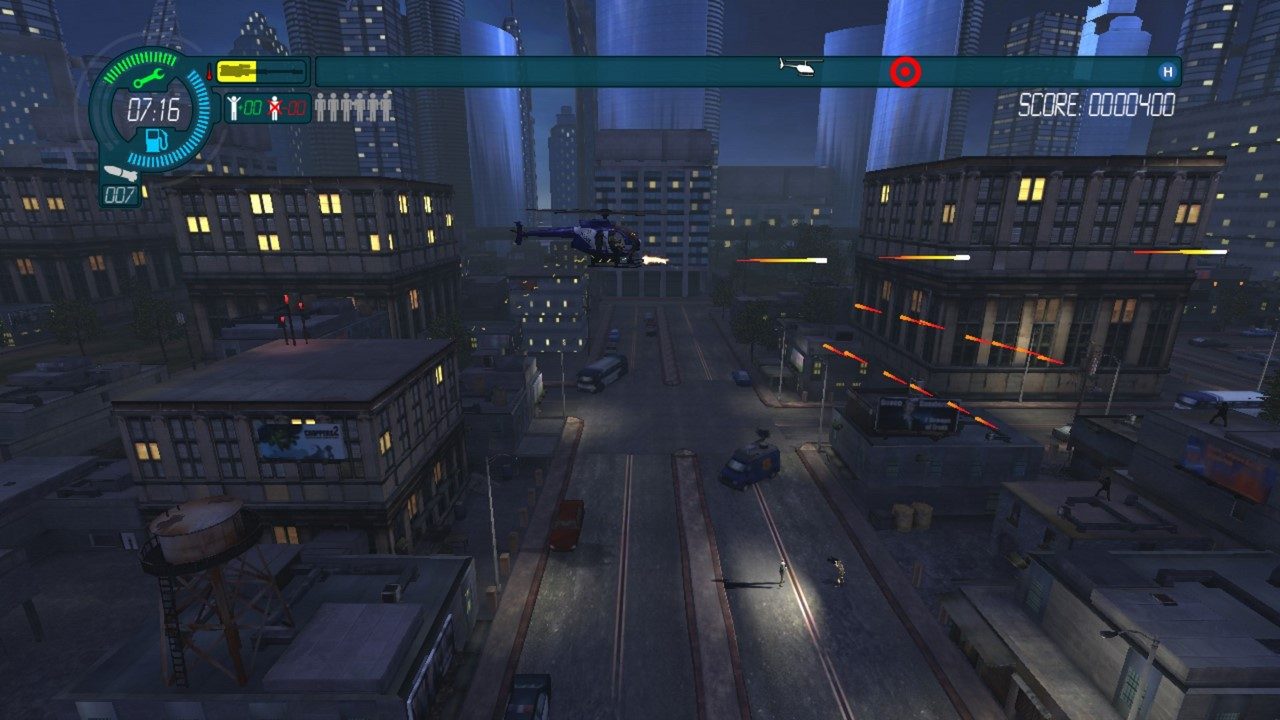The image size is (1280, 720).
Task: Click the rescued survivors arms-up icon
Action: click(233, 108)
